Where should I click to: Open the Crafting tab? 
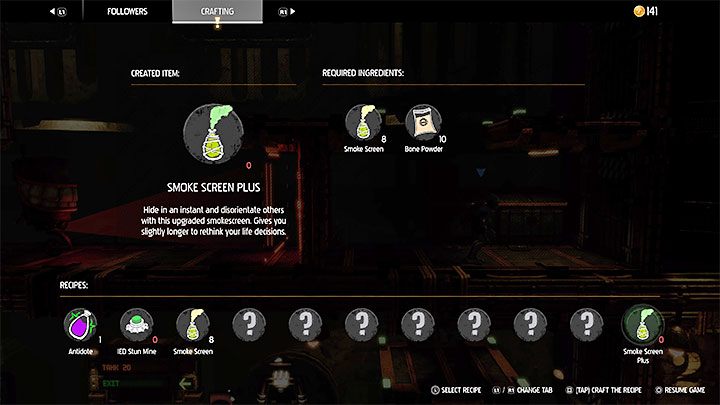(217, 11)
